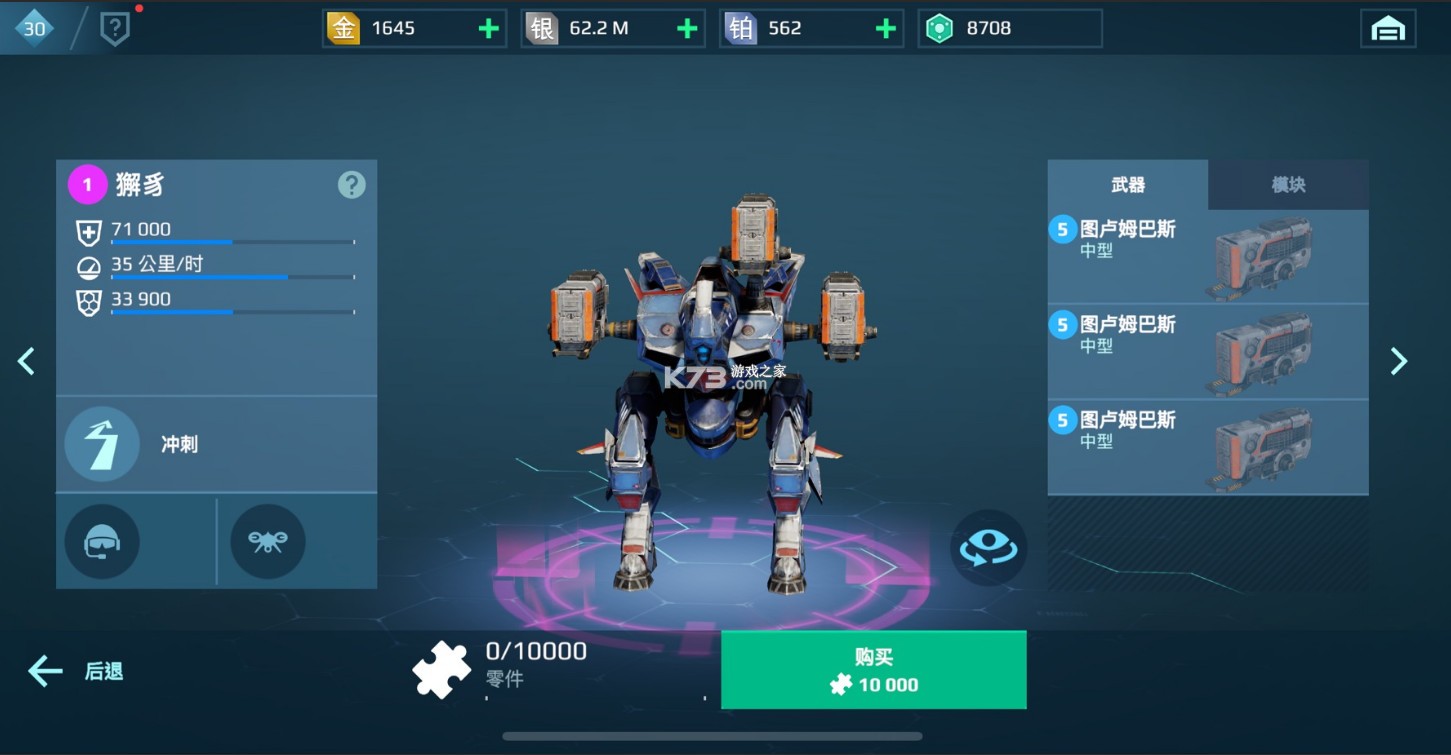Show the next robot with right arrow
Viewport: 1451px width, 755px height.
tap(1399, 361)
